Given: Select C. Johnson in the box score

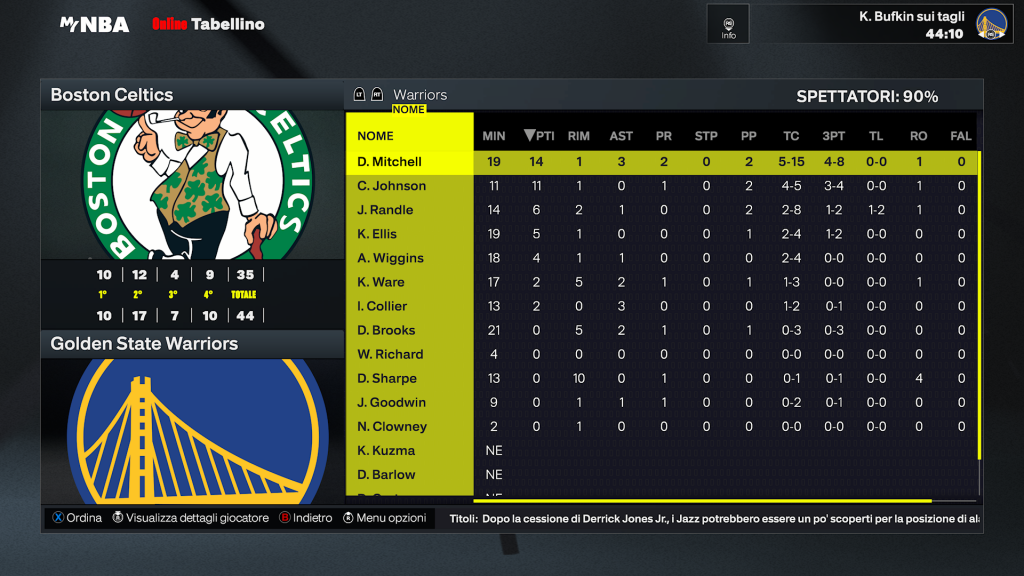Looking at the screenshot, I should click(x=392, y=186).
